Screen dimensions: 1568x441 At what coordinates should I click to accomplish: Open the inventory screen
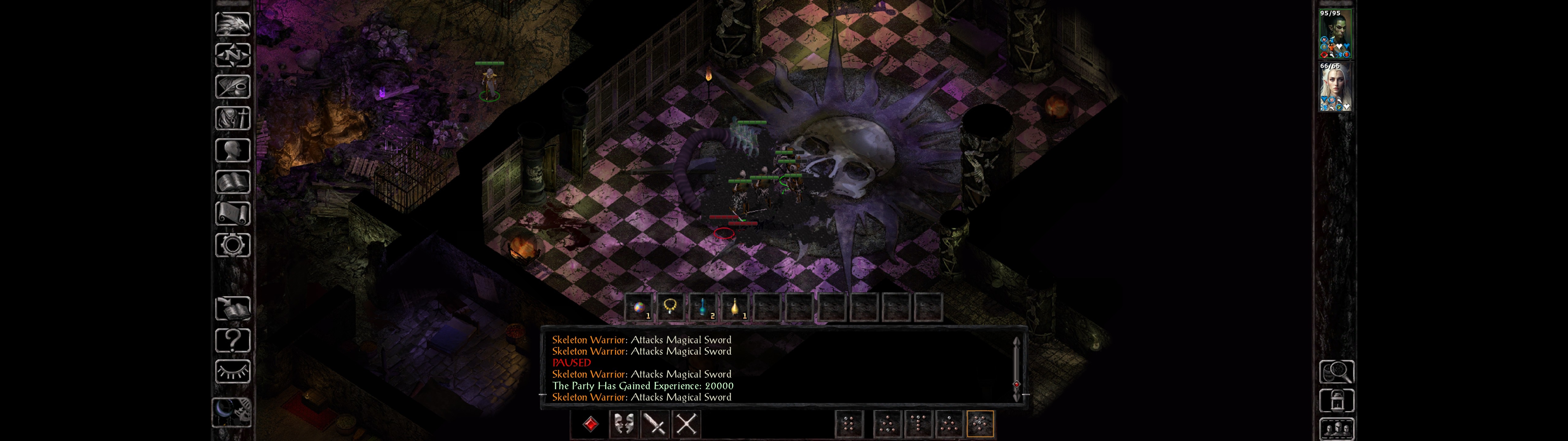click(x=232, y=119)
